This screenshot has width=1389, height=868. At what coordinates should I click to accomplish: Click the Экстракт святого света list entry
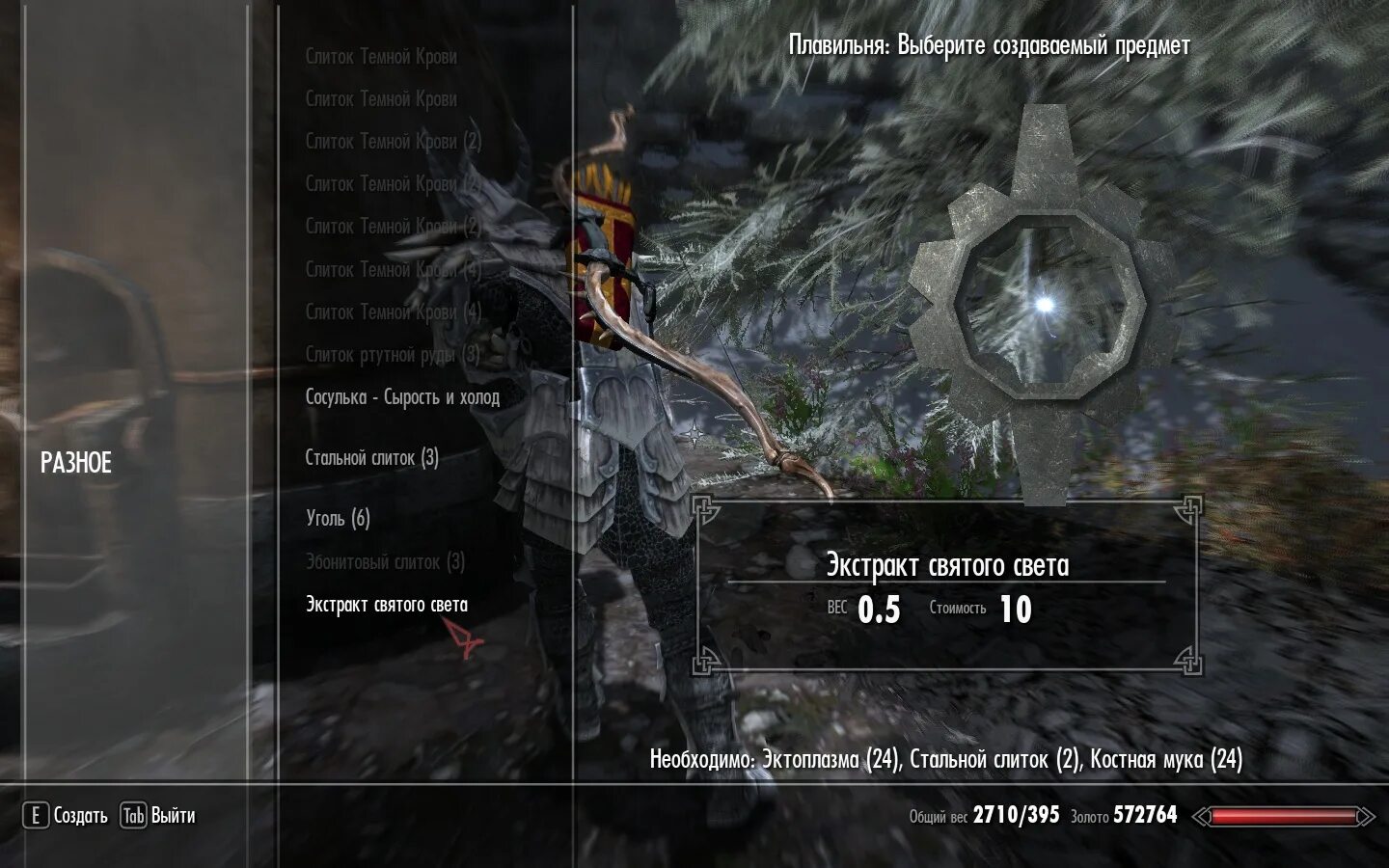(x=387, y=606)
